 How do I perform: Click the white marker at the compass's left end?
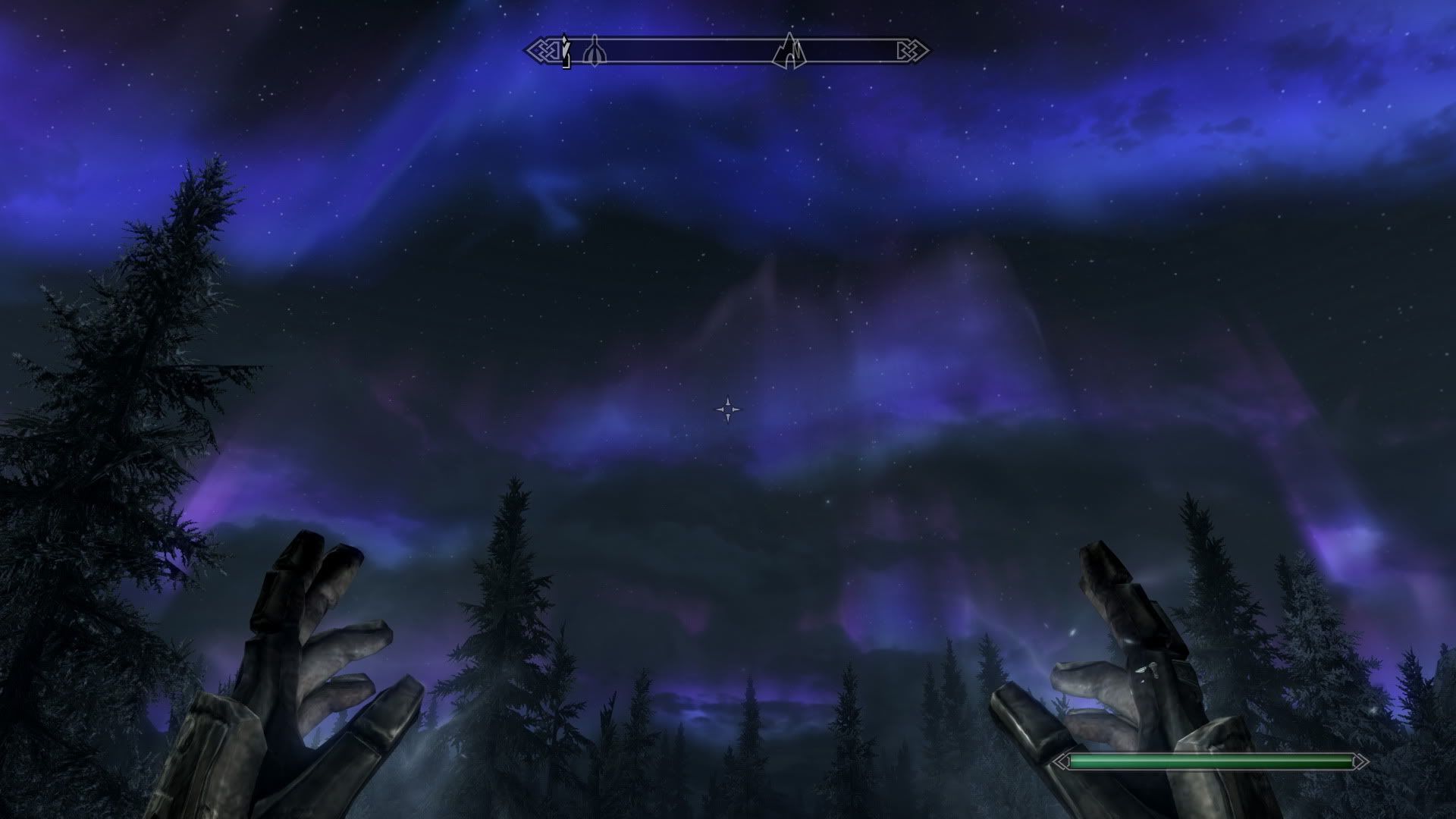(565, 51)
